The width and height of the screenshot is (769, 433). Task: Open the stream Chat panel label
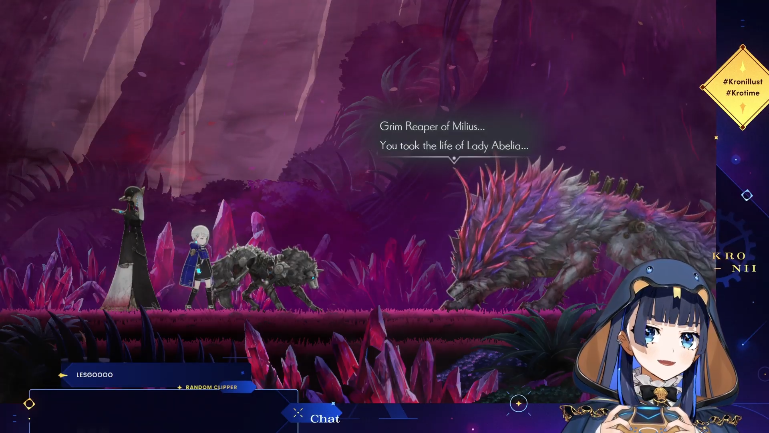324,418
